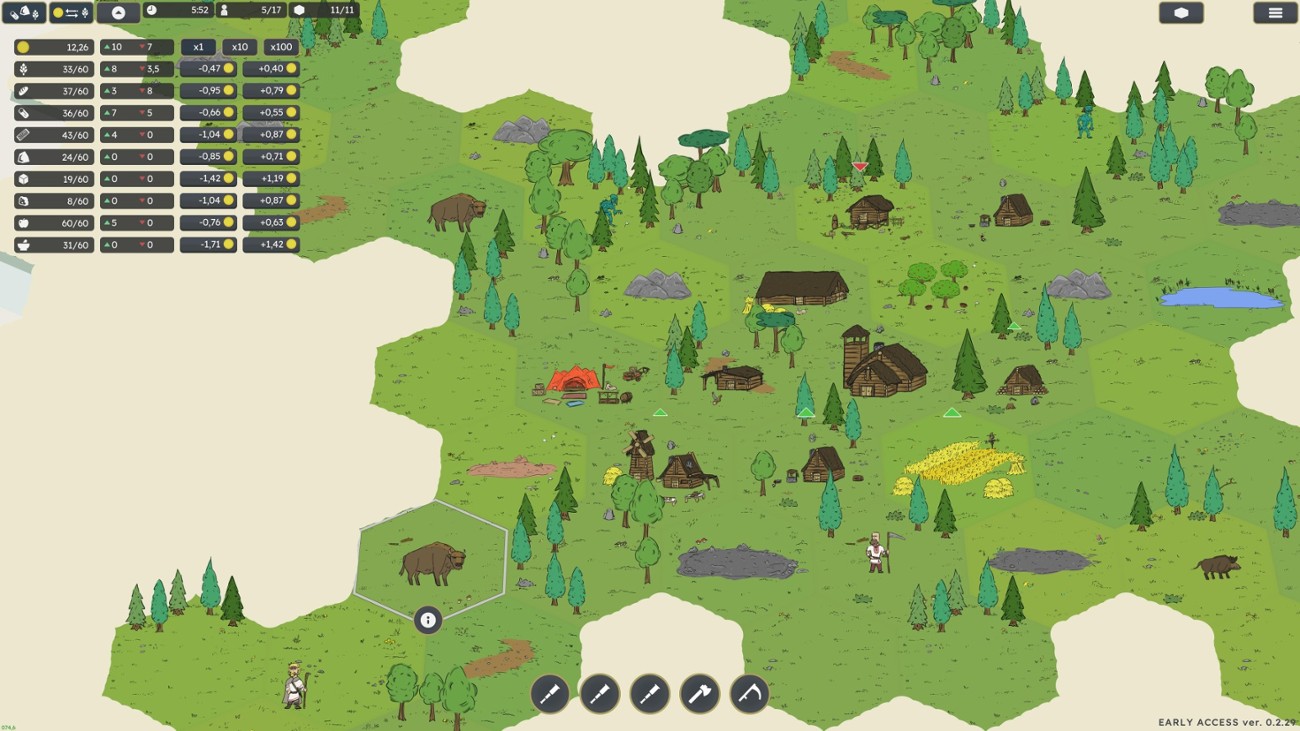Click the bread icon in the trade panel
This screenshot has height=731, width=1300.
point(22,90)
